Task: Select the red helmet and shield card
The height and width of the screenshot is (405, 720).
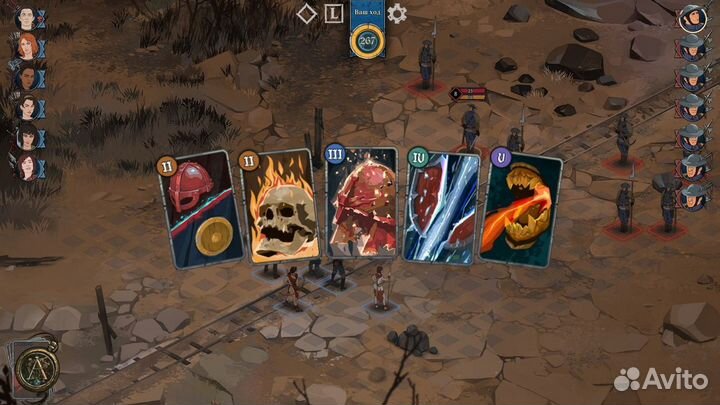Action: tap(200, 210)
